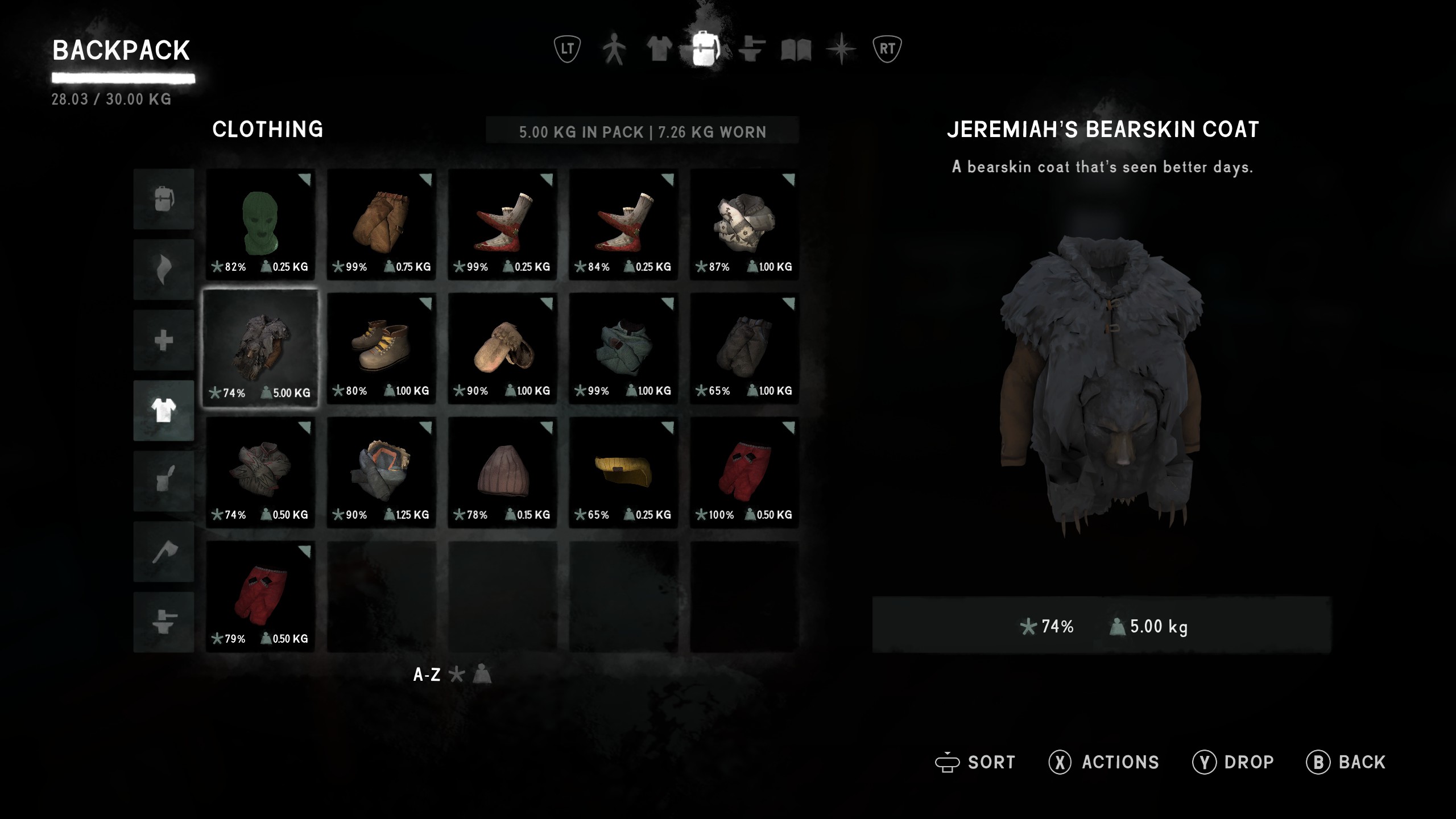Open the first aid category filter
Screen dimensions: 1456x819
(164, 340)
